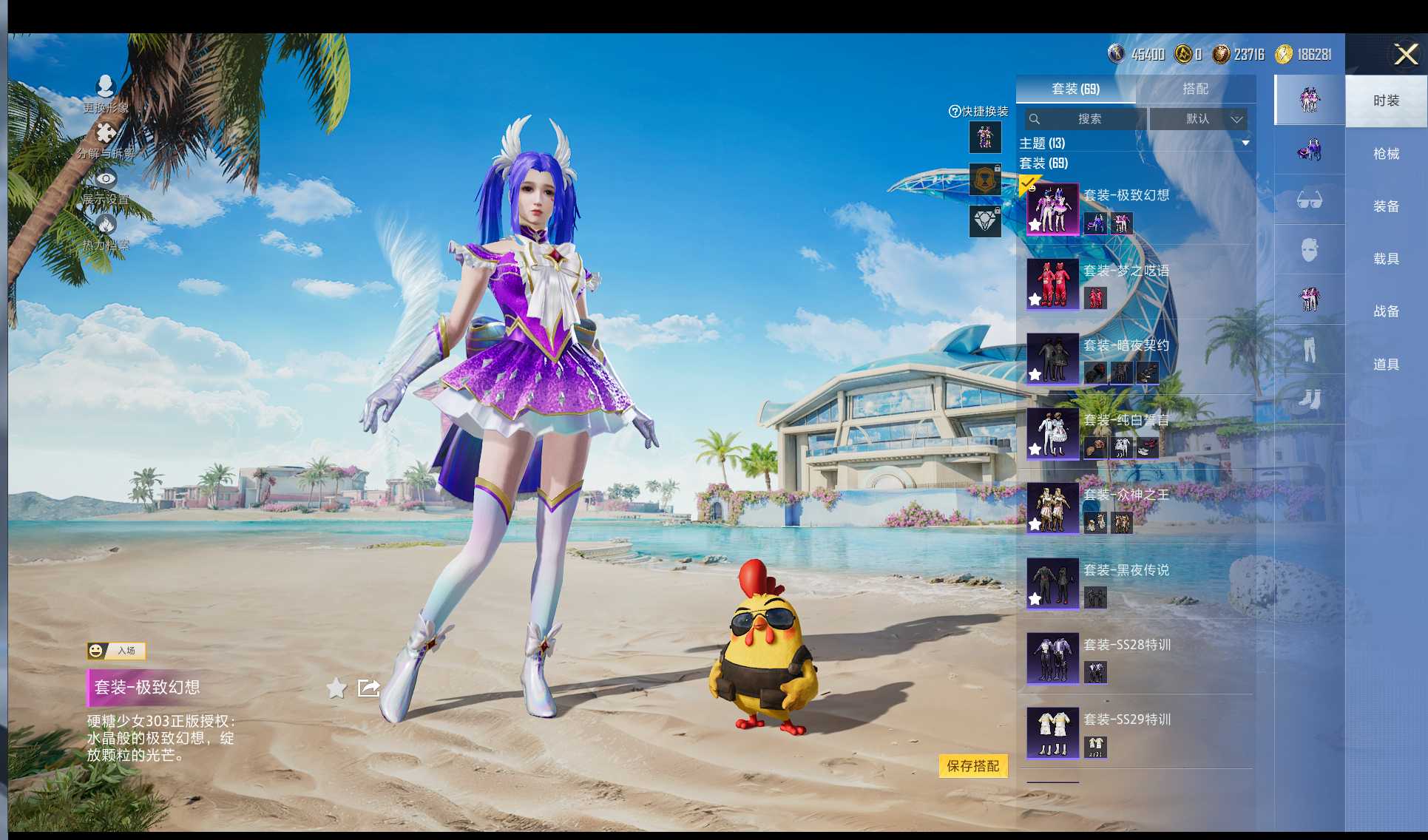Open 更换形象 to change character
Viewport: 1428px width, 840px height.
[x=106, y=93]
